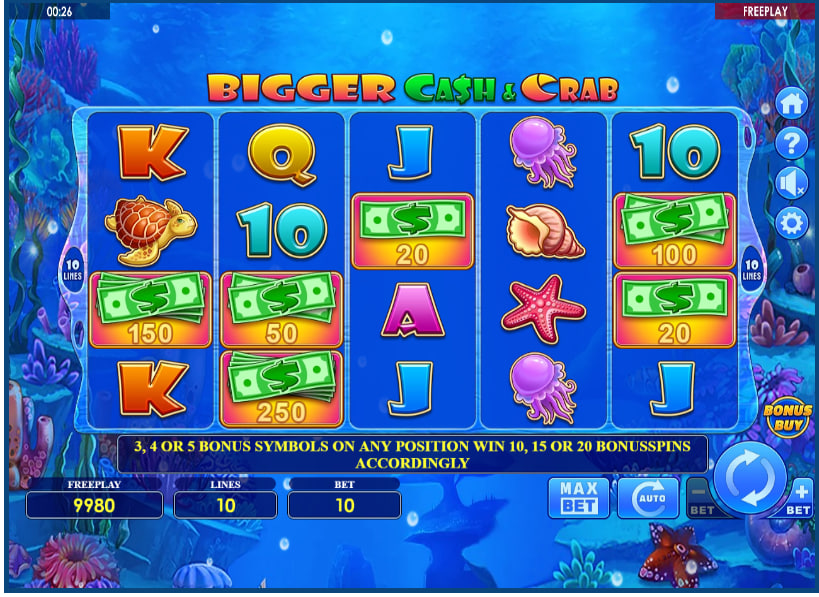Toggle the sound speaker icon

(x=792, y=182)
